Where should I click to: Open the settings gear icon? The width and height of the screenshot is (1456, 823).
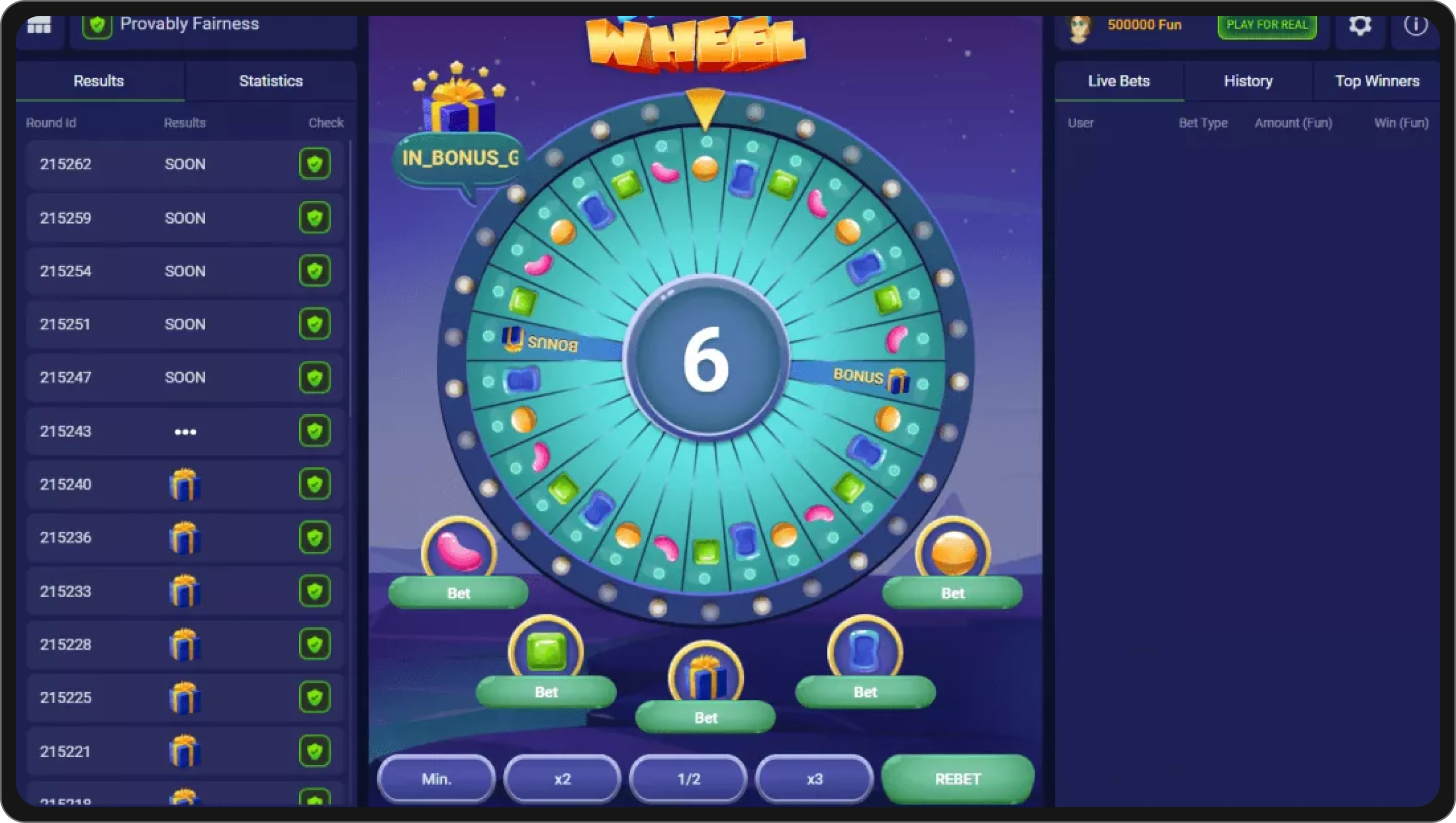click(x=1359, y=25)
